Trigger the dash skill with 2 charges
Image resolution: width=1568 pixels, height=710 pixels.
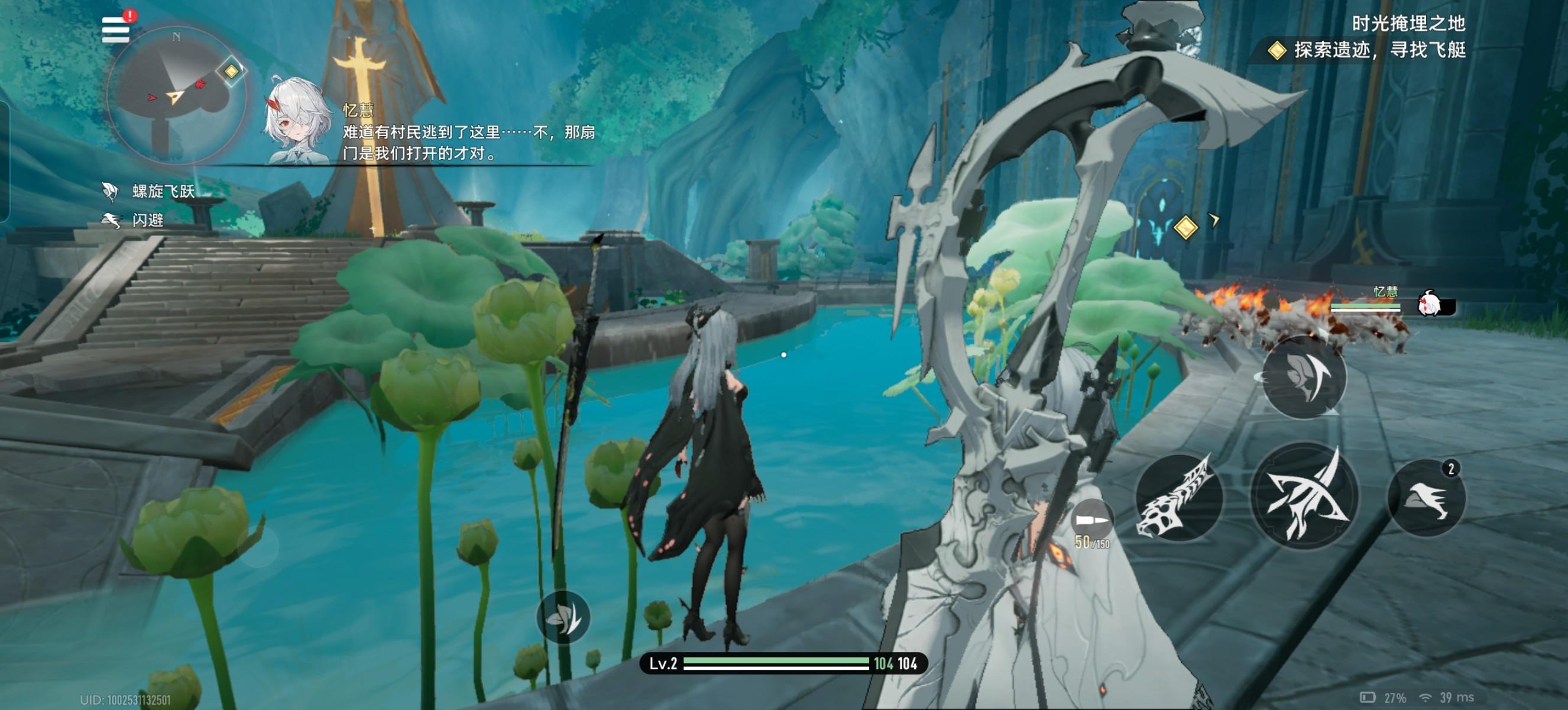[1426, 498]
